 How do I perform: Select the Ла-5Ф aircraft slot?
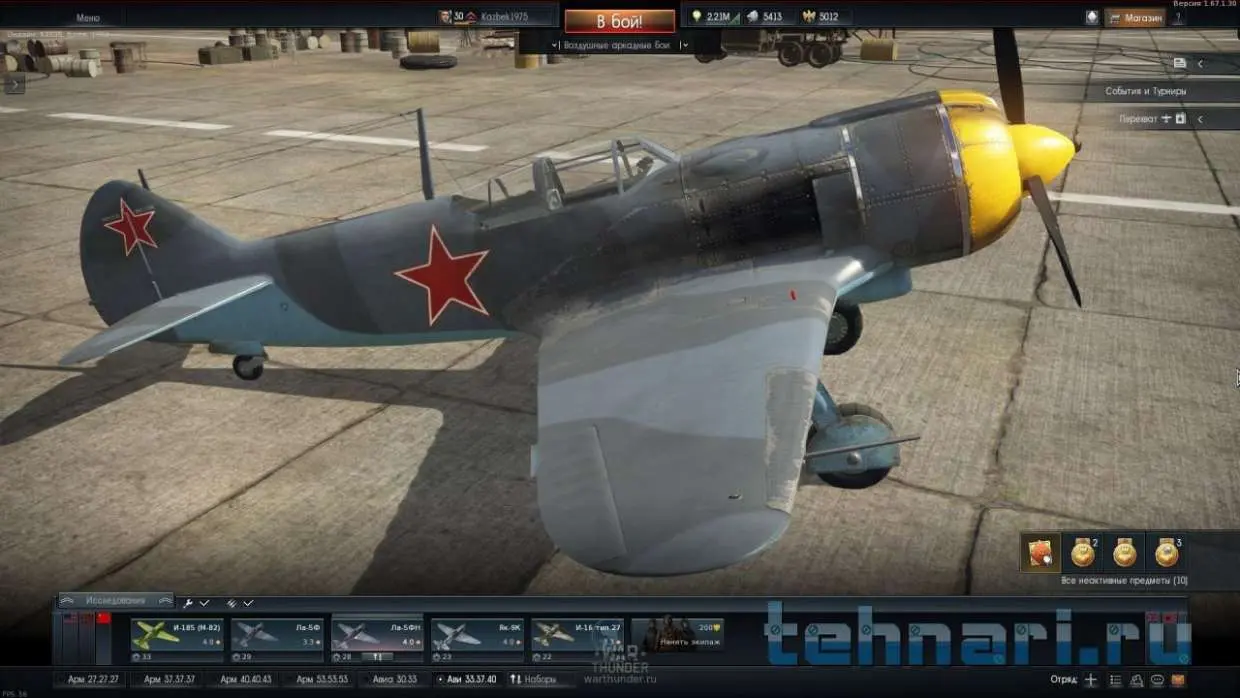(x=277, y=636)
